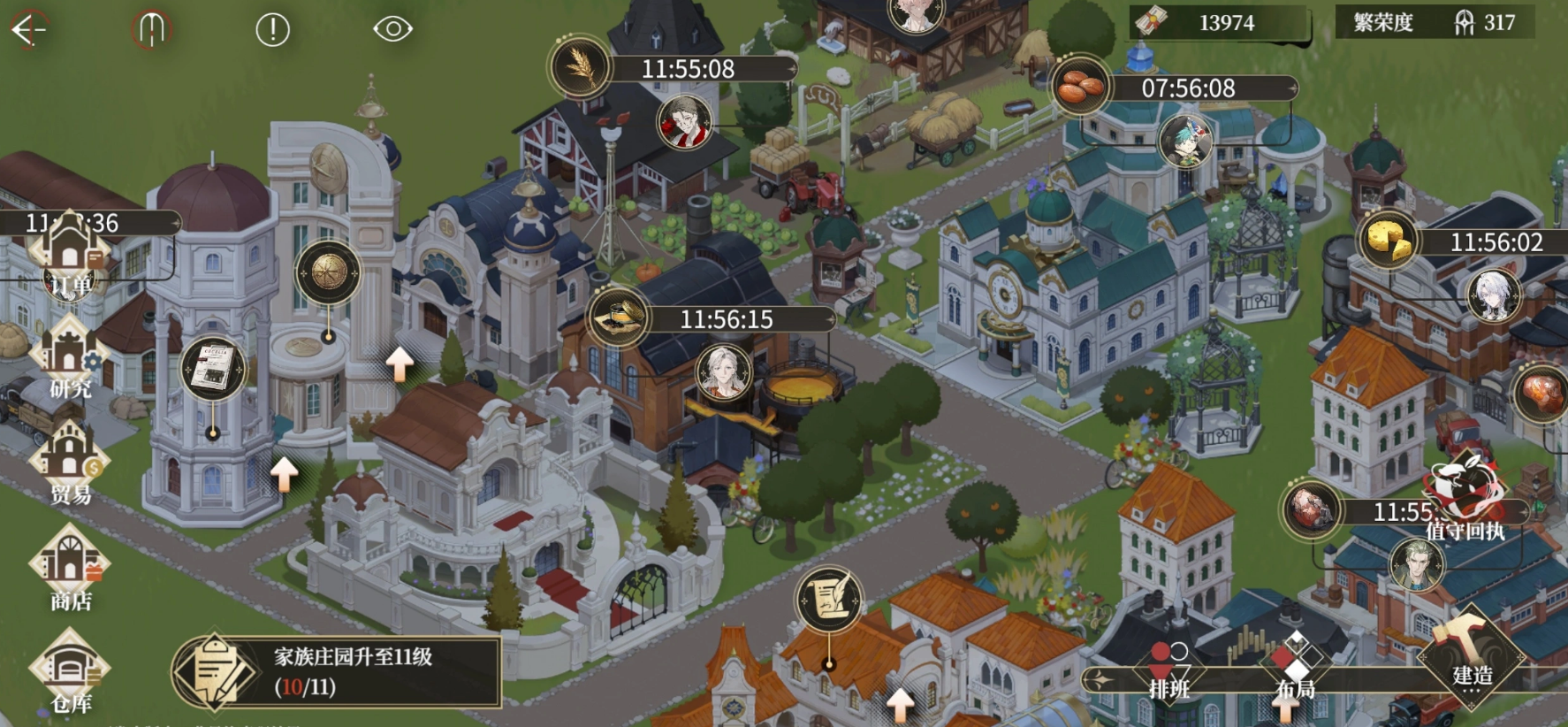Toggle the eye visibility icon
The height and width of the screenshot is (727, 1568).
(392, 29)
